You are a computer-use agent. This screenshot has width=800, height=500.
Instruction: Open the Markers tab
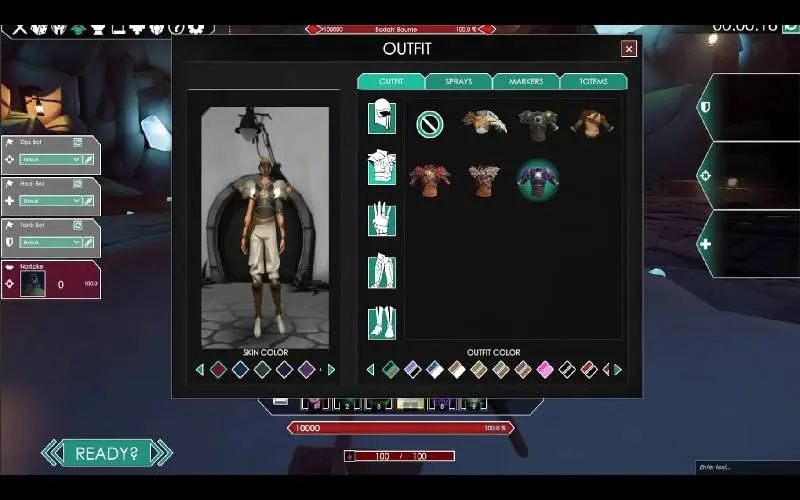526,81
